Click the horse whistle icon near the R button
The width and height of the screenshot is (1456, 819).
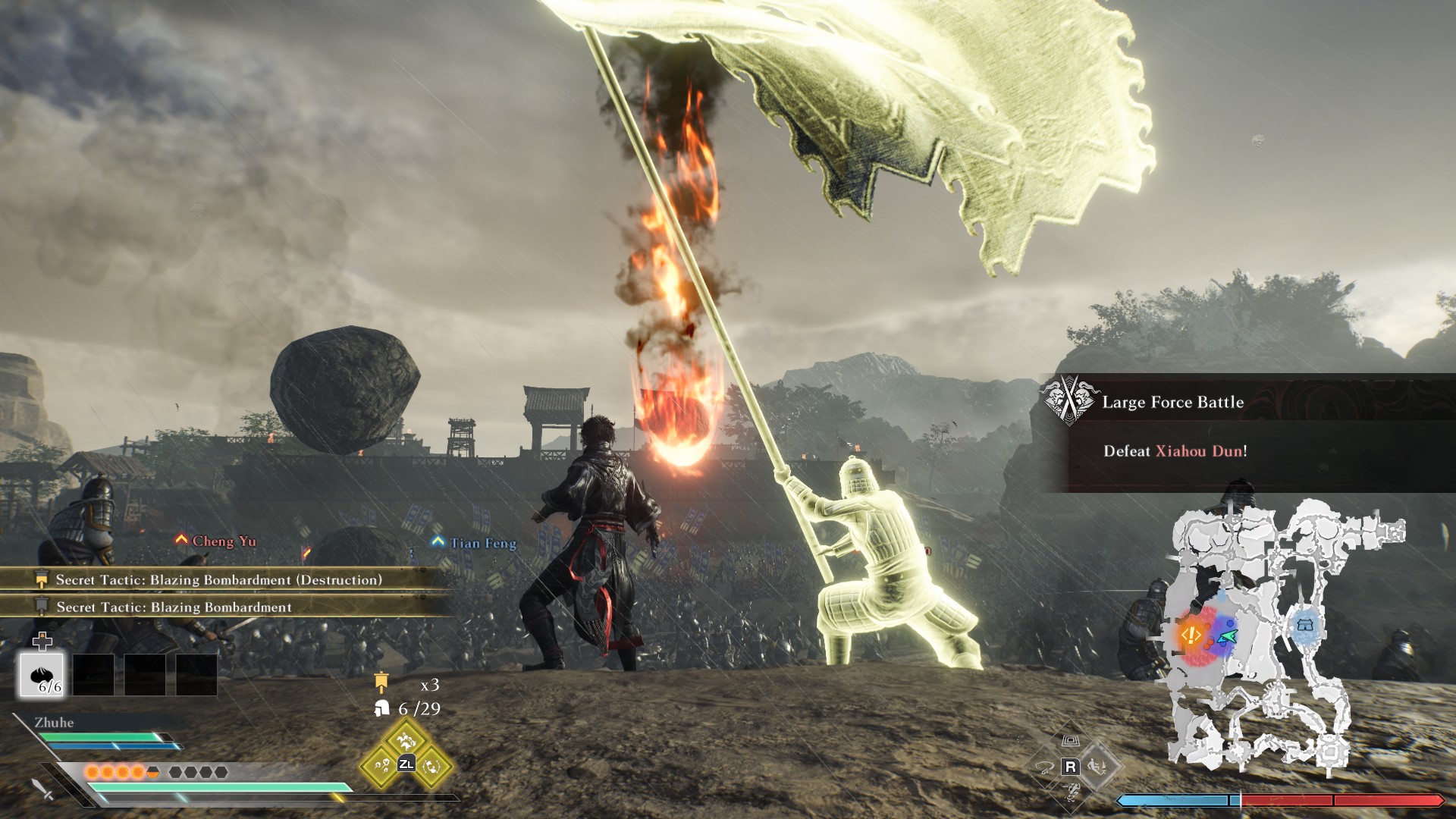click(1045, 767)
